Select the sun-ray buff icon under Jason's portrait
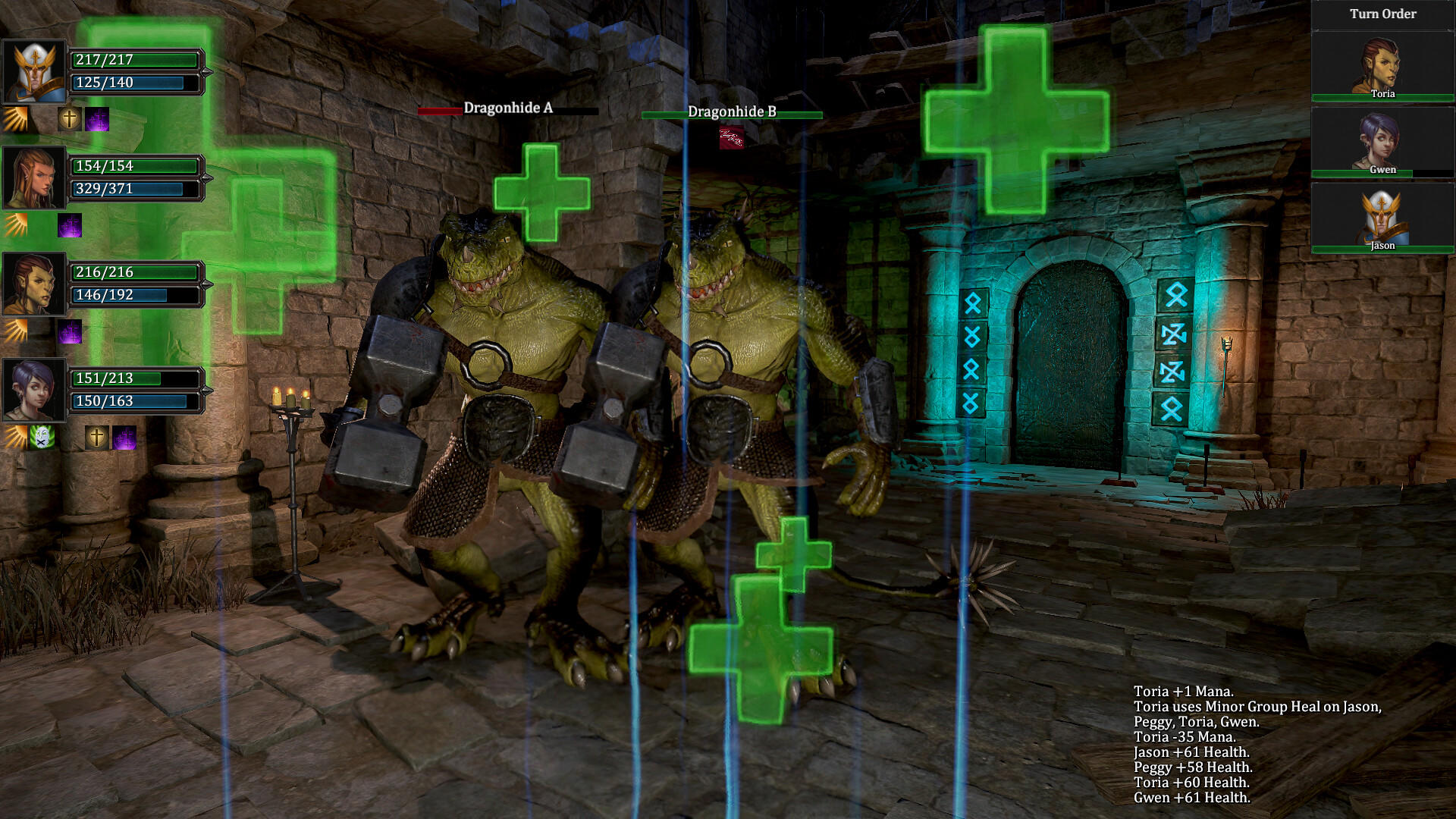This screenshot has width=1456, height=819. click(14, 118)
